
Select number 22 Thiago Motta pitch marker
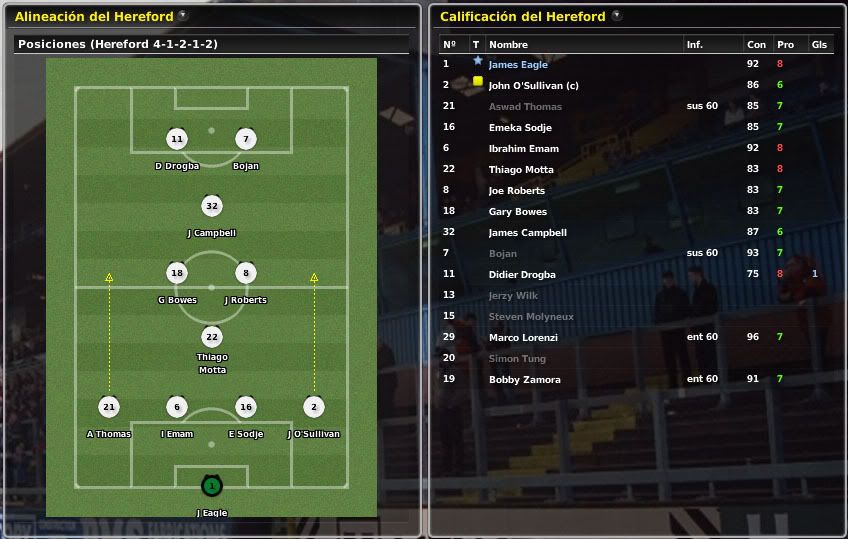click(211, 337)
